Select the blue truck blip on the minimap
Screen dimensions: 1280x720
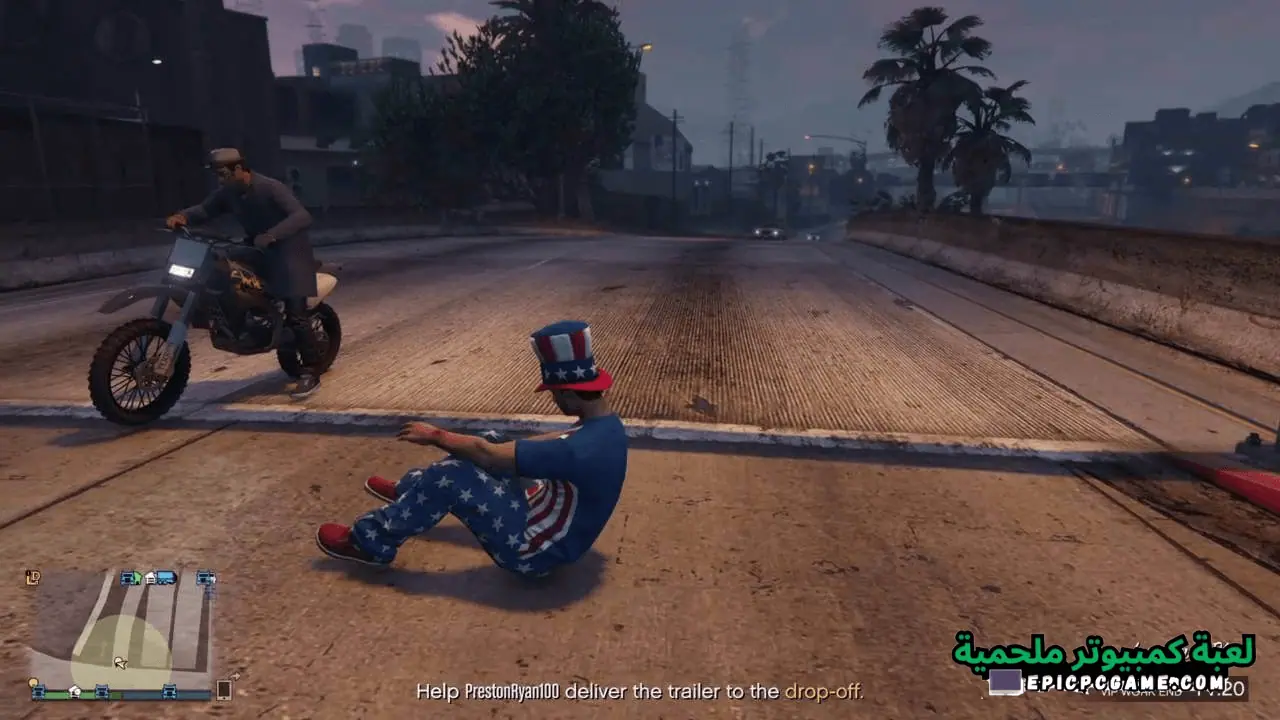(x=168, y=578)
